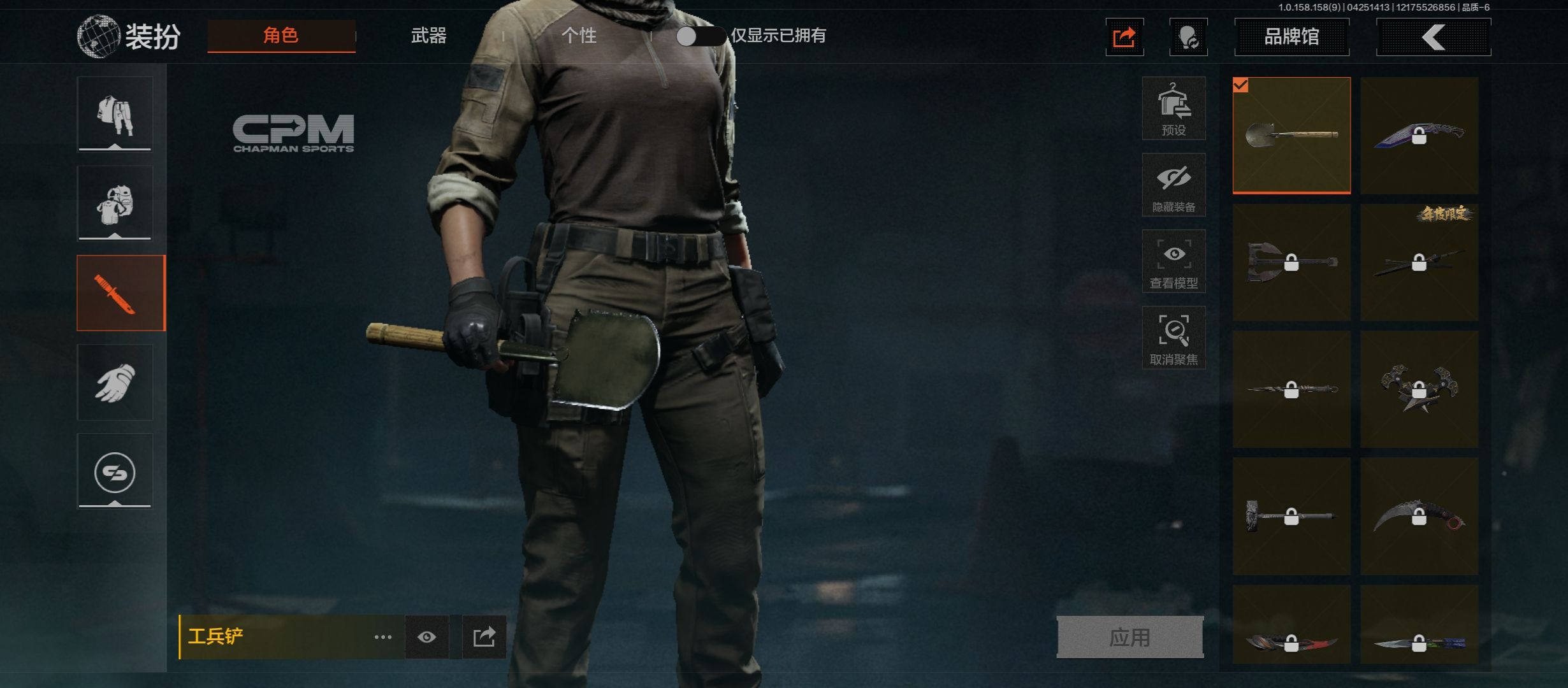Toggle 隐藏装备 hide equipment
Viewport: 1568px width, 688px height.
[1173, 185]
